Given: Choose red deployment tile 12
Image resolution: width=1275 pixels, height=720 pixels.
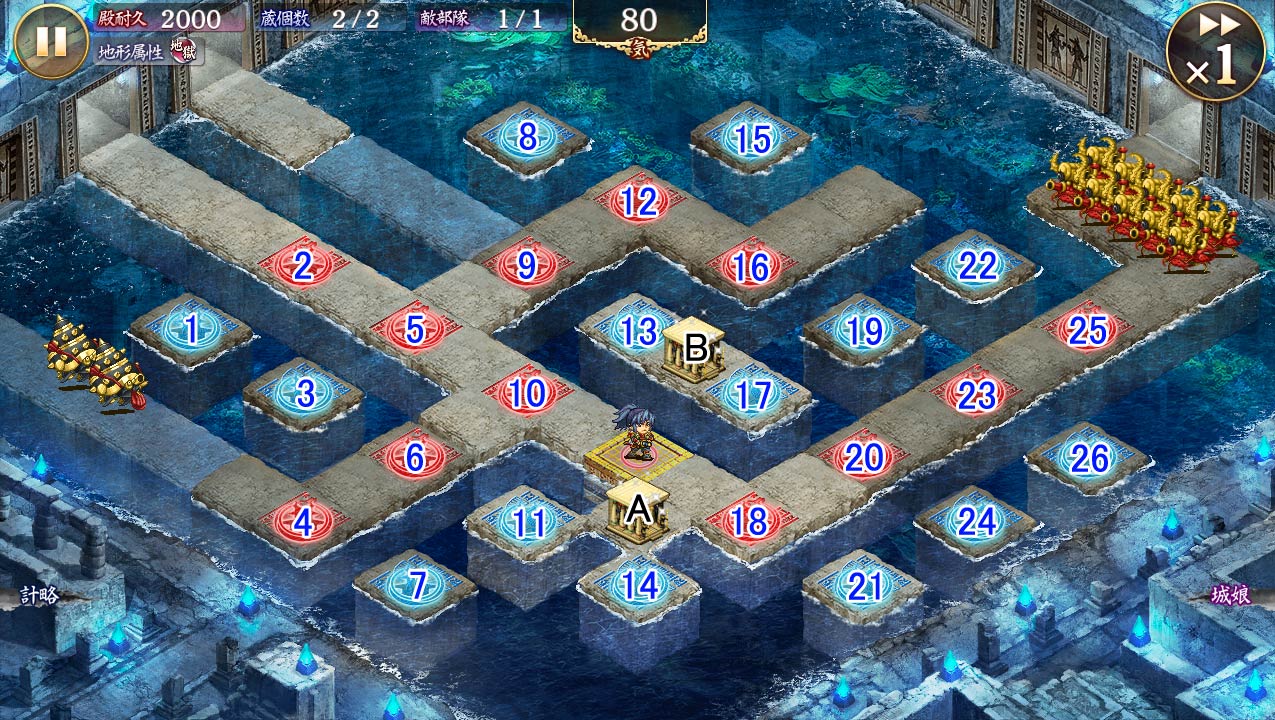Looking at the screenshot, I should coord(639,203).
